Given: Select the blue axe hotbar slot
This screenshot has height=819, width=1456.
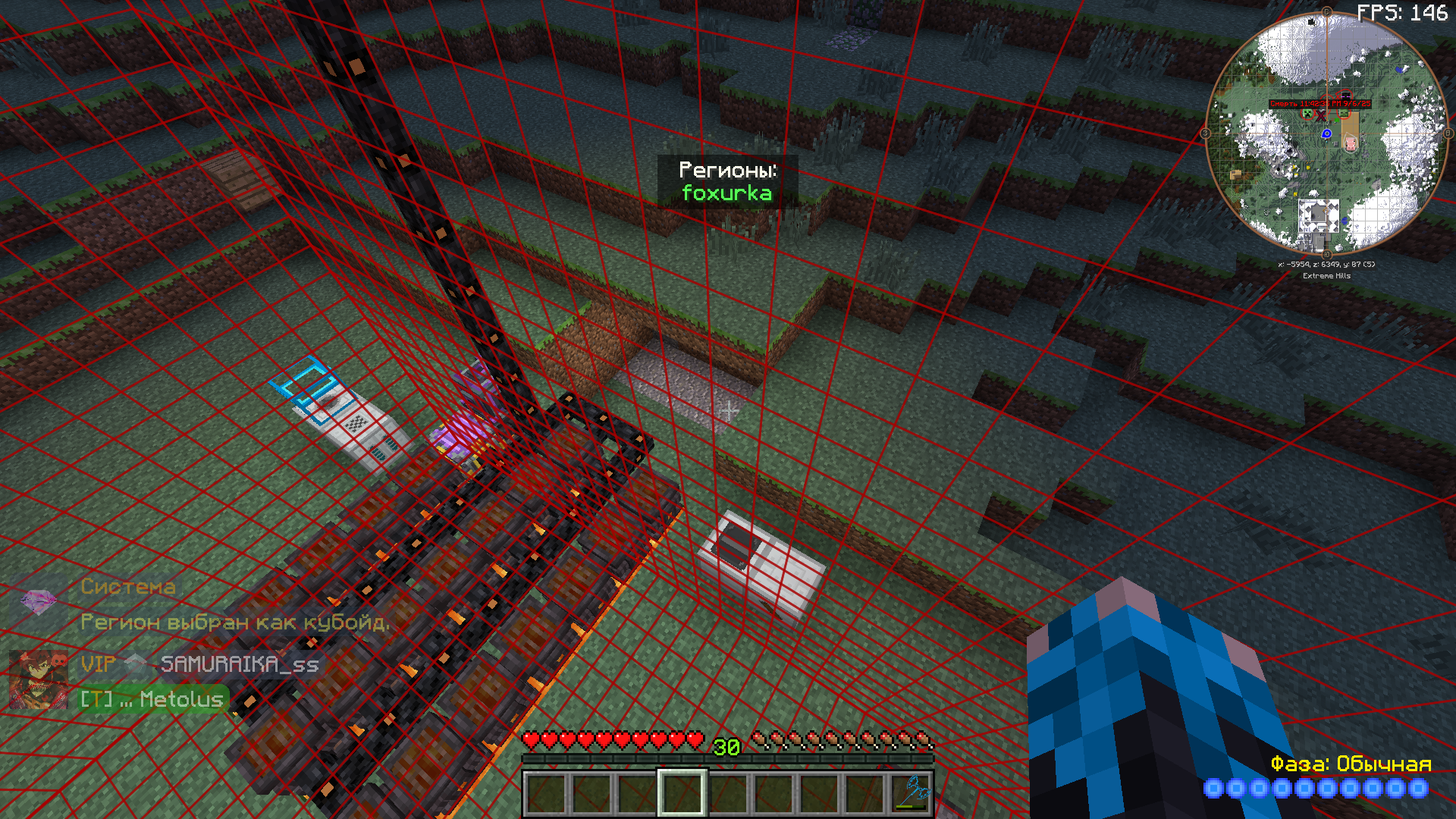Looking at the screenshot, I should [911, 793].
